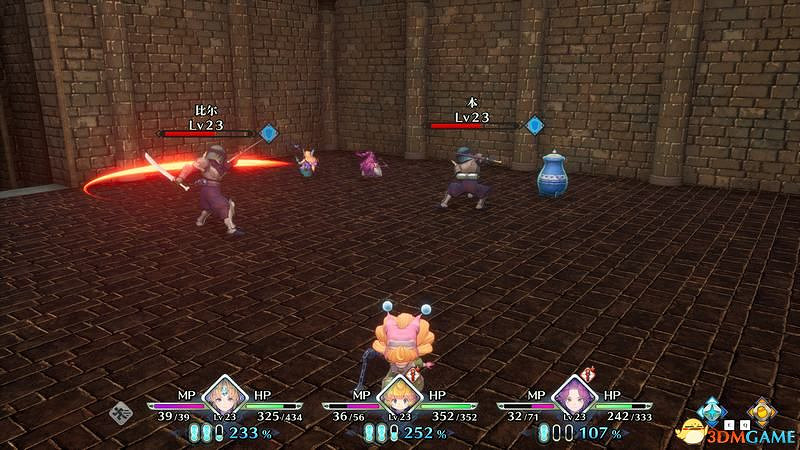Choose the orange-haired center character portrait
Image resolution: width=800 pixels, height=450 pixels.
click(x=397, y=397)
